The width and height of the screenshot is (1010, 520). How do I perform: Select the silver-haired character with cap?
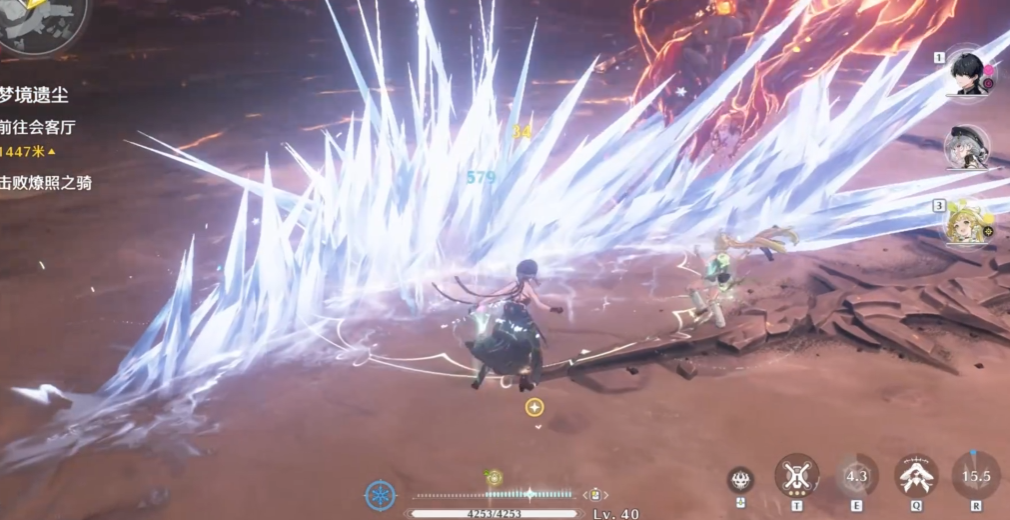pos(966,147)
